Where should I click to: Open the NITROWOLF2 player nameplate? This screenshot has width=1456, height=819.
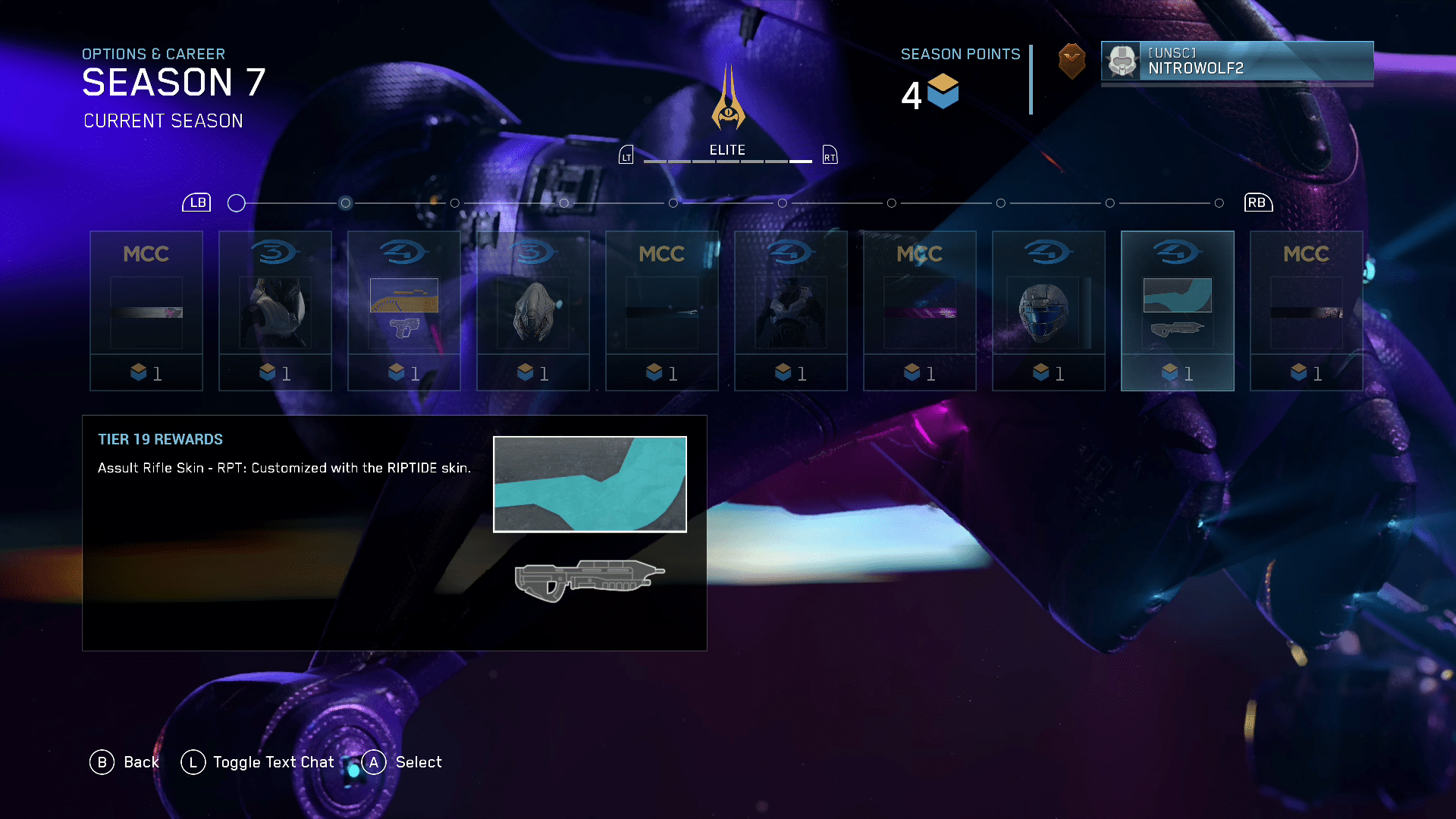click(1237, 61)
